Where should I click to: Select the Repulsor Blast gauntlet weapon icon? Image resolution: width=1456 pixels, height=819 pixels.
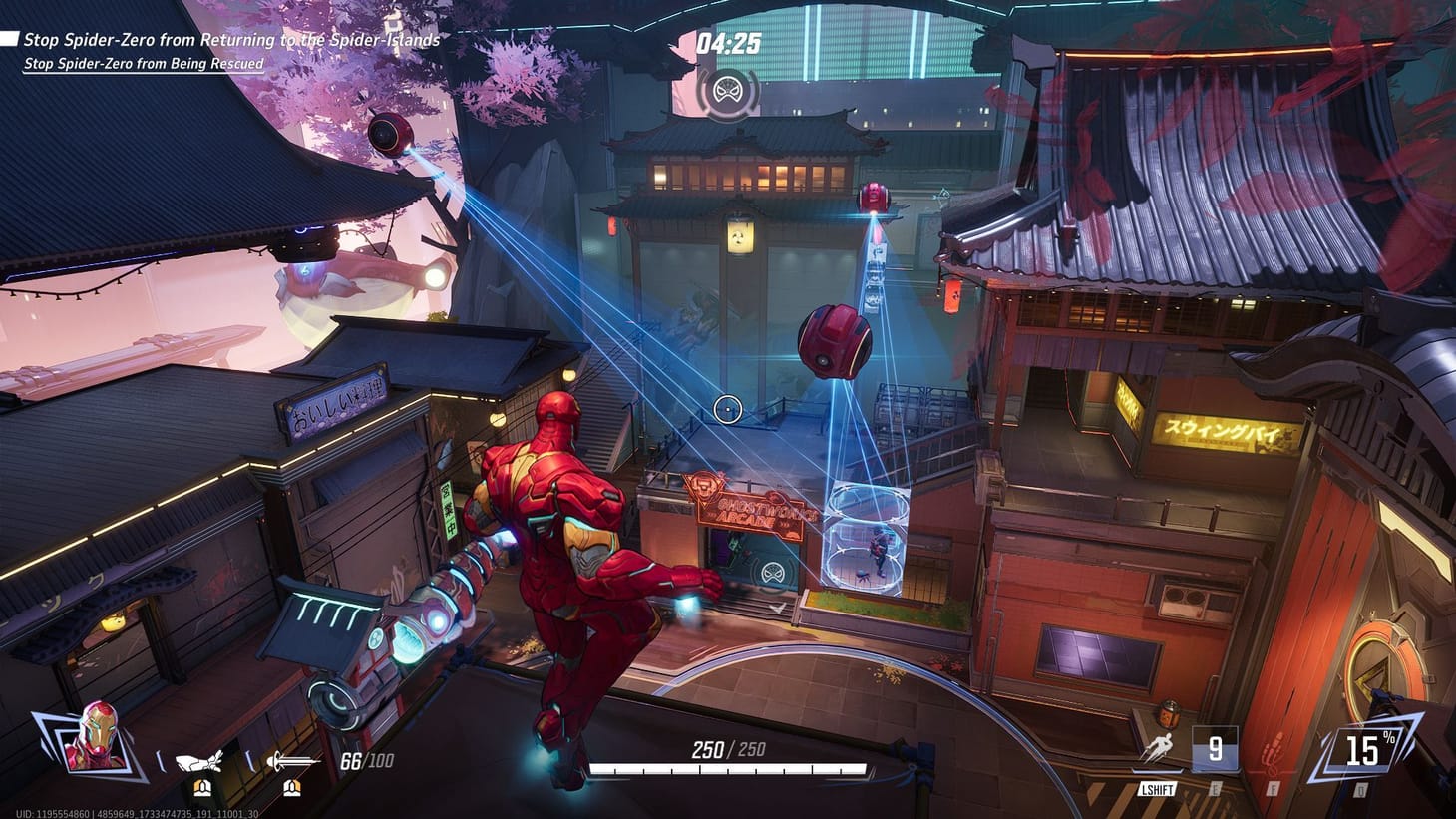199,762
